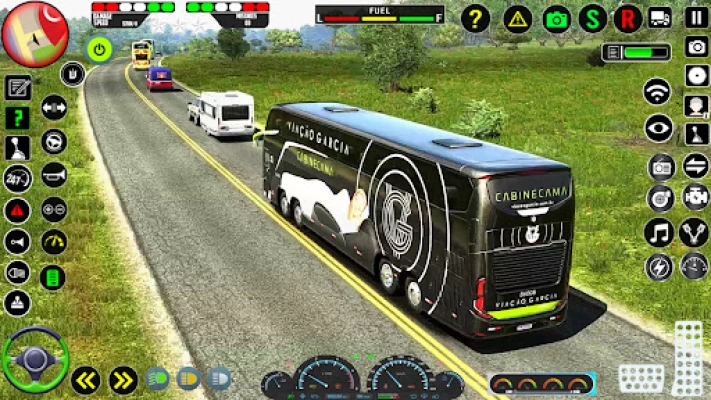Open the music note button
711x400 pixels.
point(658,232)
